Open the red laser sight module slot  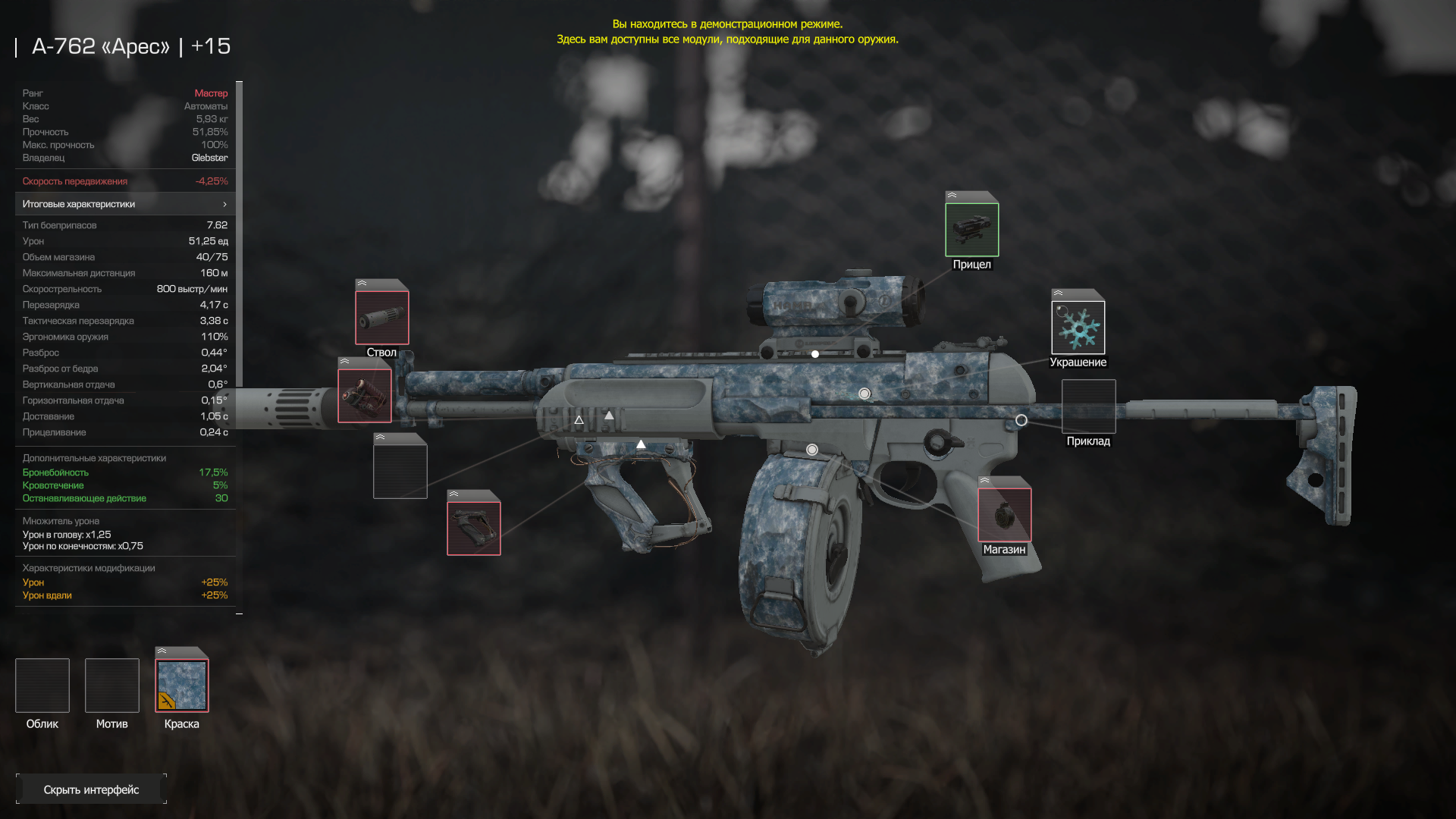[365, 395]
